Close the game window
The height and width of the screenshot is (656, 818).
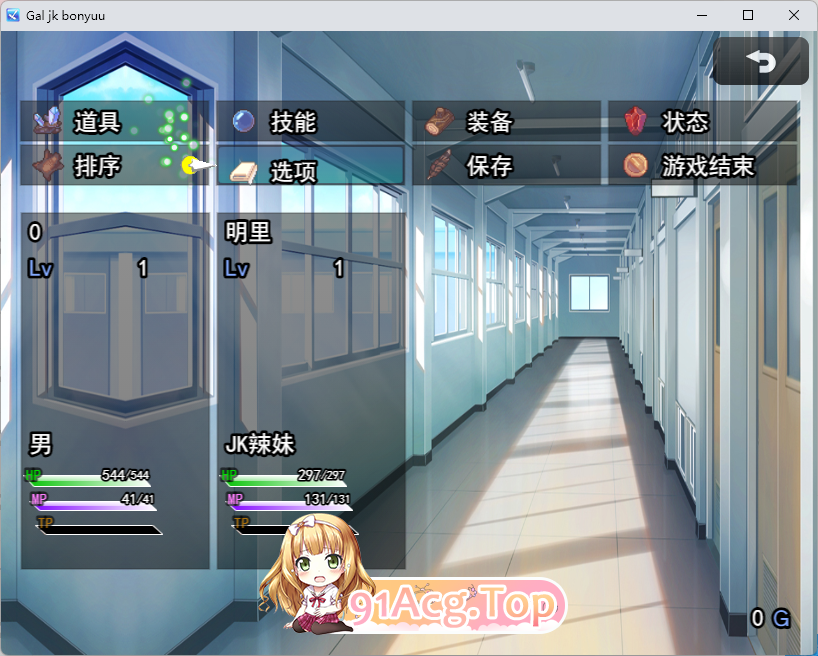(794, 15)
